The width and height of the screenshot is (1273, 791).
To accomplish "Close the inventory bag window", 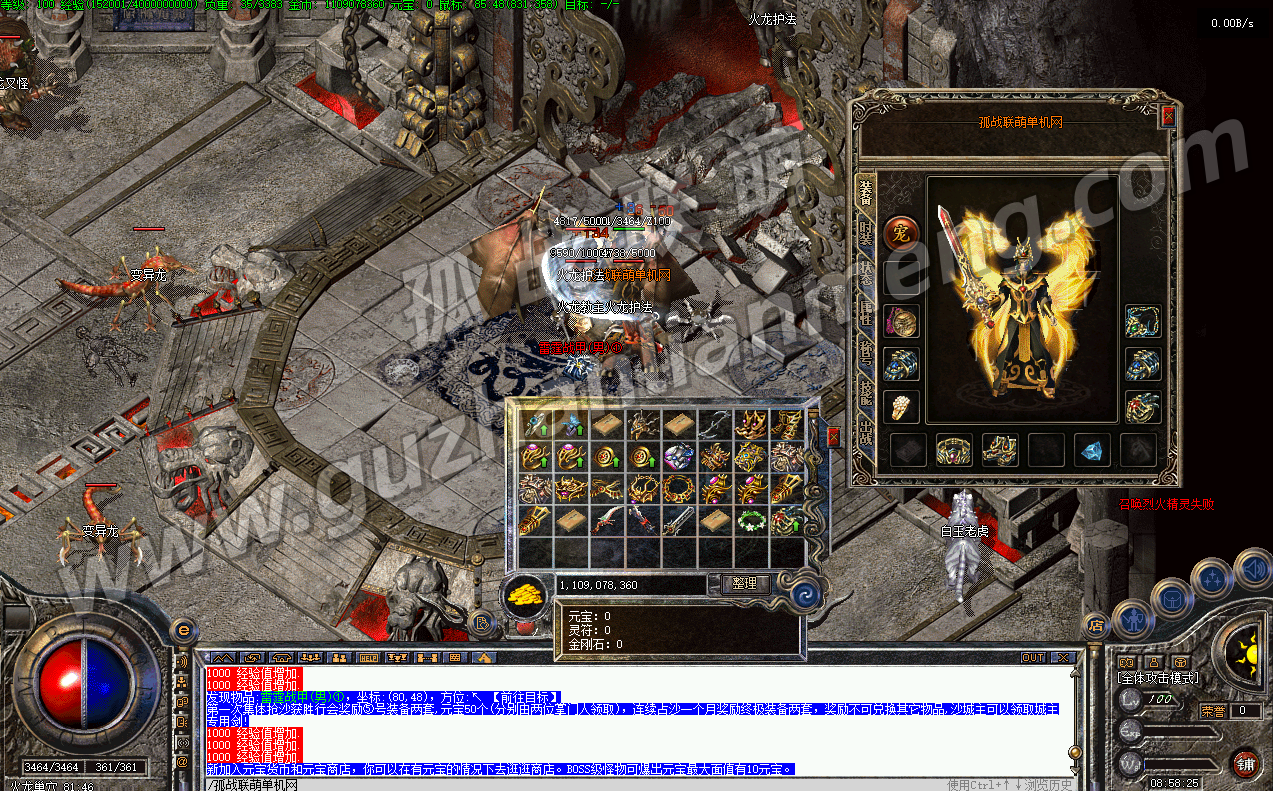I will click(x=833, y=438).
